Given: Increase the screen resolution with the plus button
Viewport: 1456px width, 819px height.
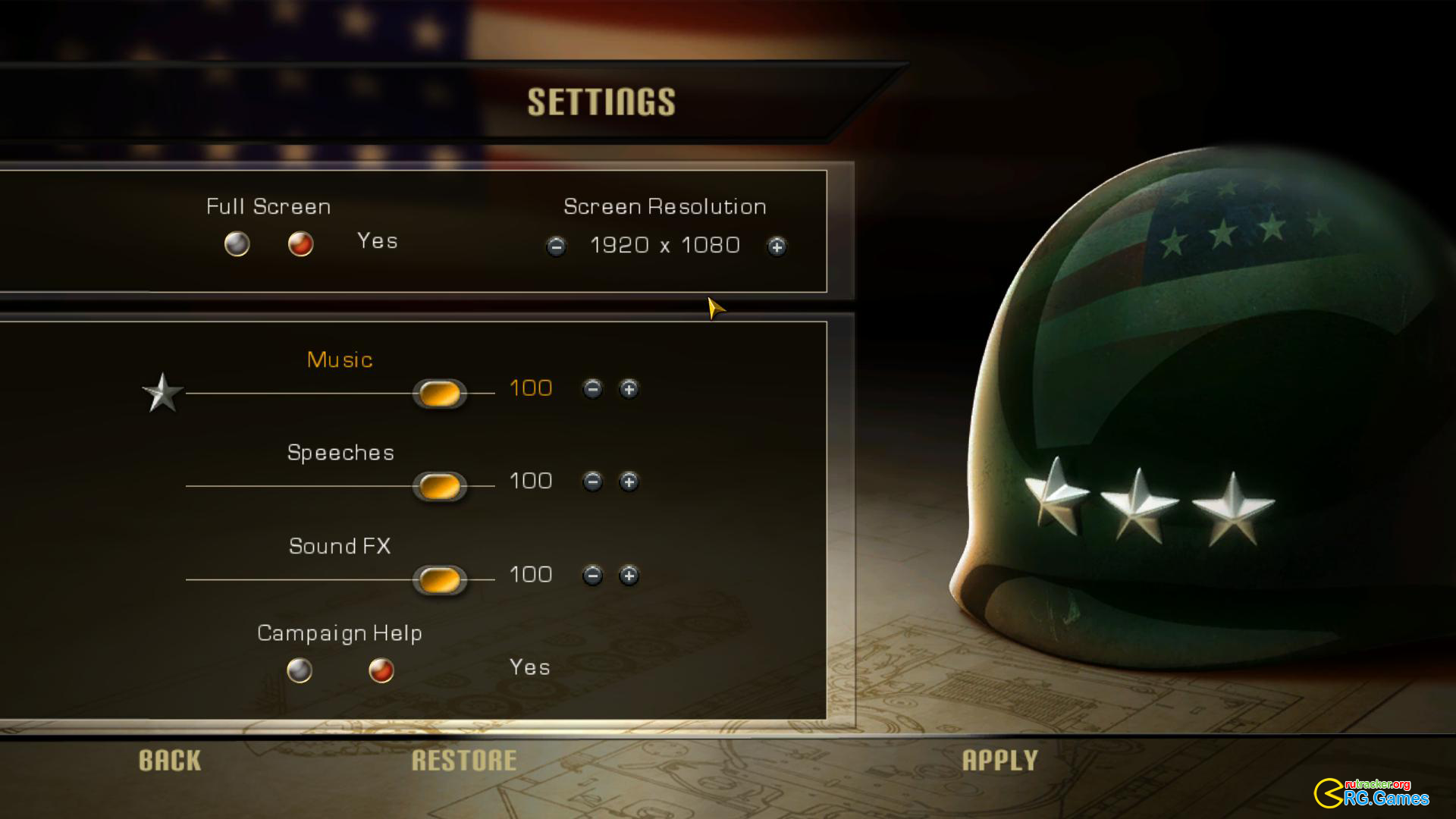Looking at the screenshot, I should [x=777, y=246].
